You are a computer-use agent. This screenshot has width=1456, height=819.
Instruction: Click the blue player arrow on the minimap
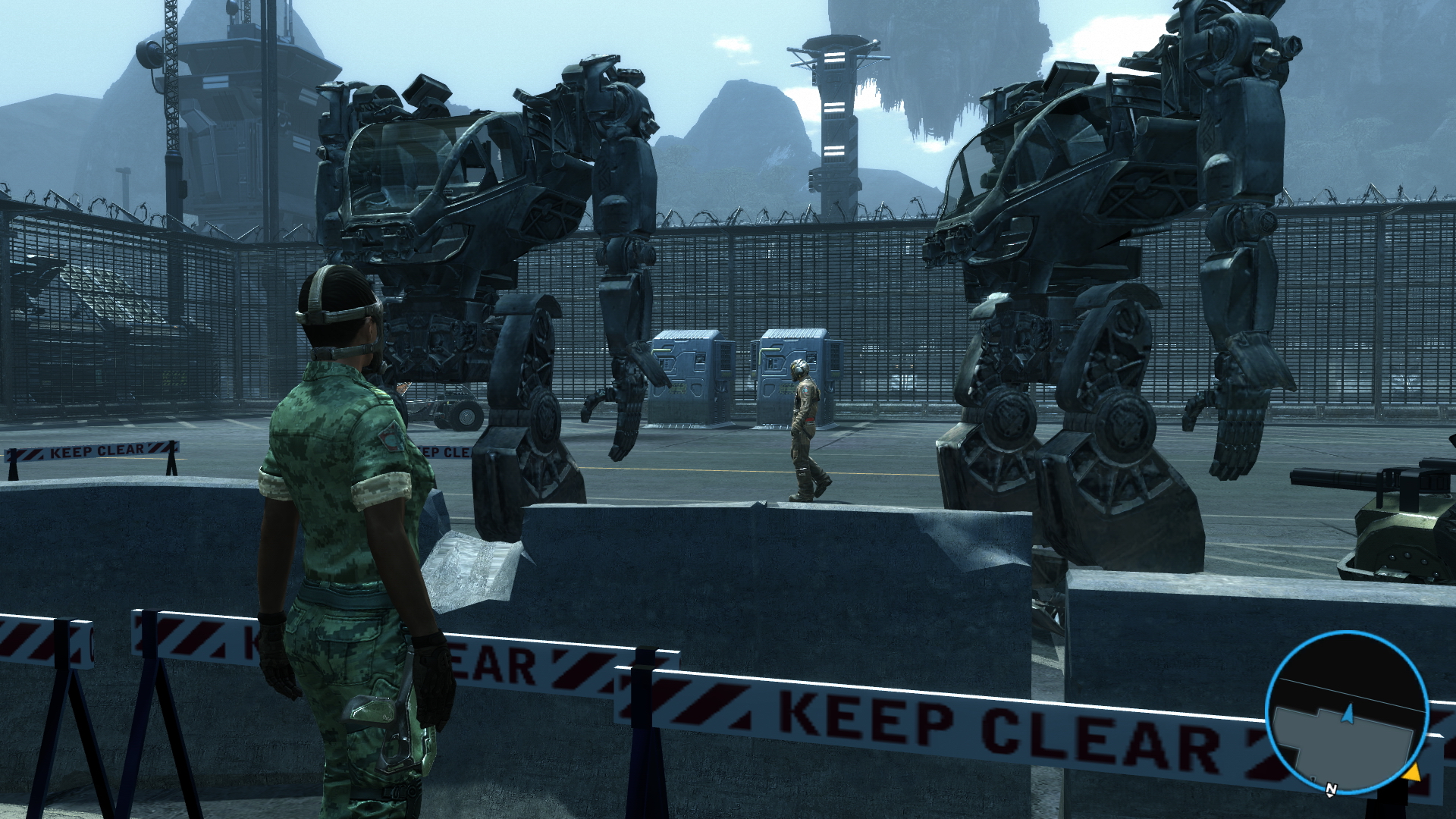point(1348,714)
